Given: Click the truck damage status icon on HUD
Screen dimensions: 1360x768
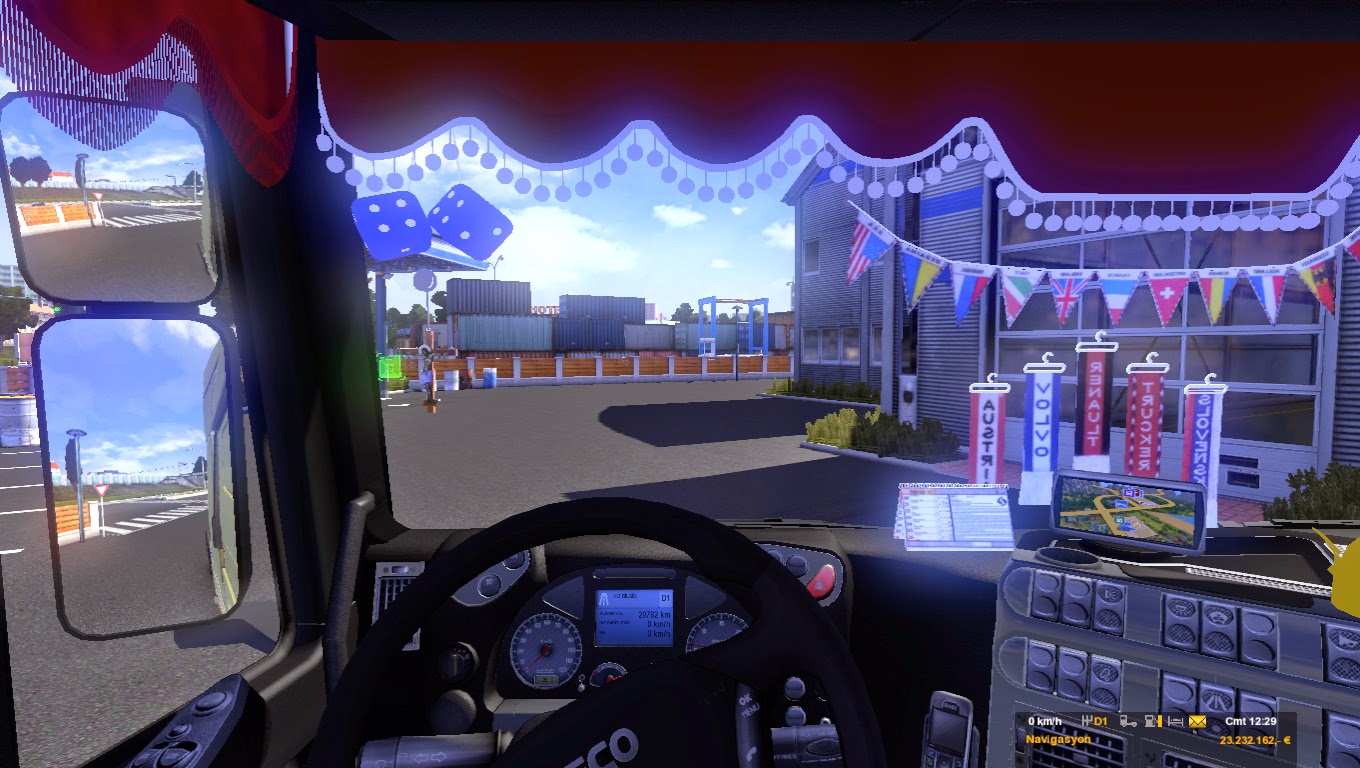Looking at the screenshot, I should [x=1128, y=722].
